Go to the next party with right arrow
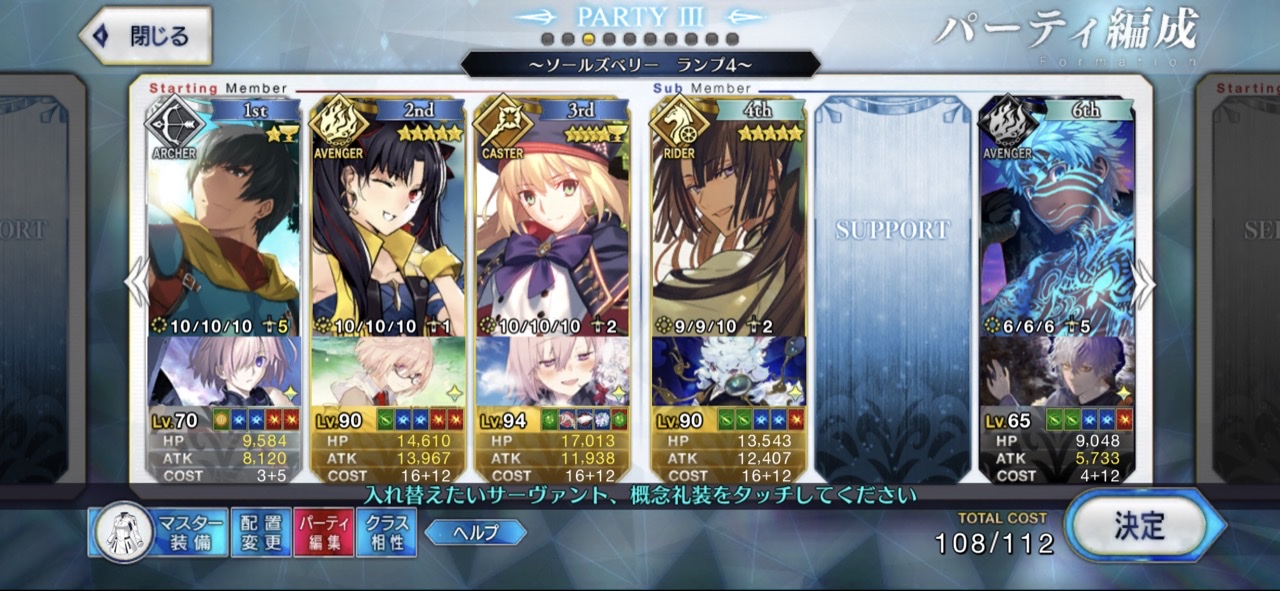Screen dimensions: 1280x591 [1143, 285]
